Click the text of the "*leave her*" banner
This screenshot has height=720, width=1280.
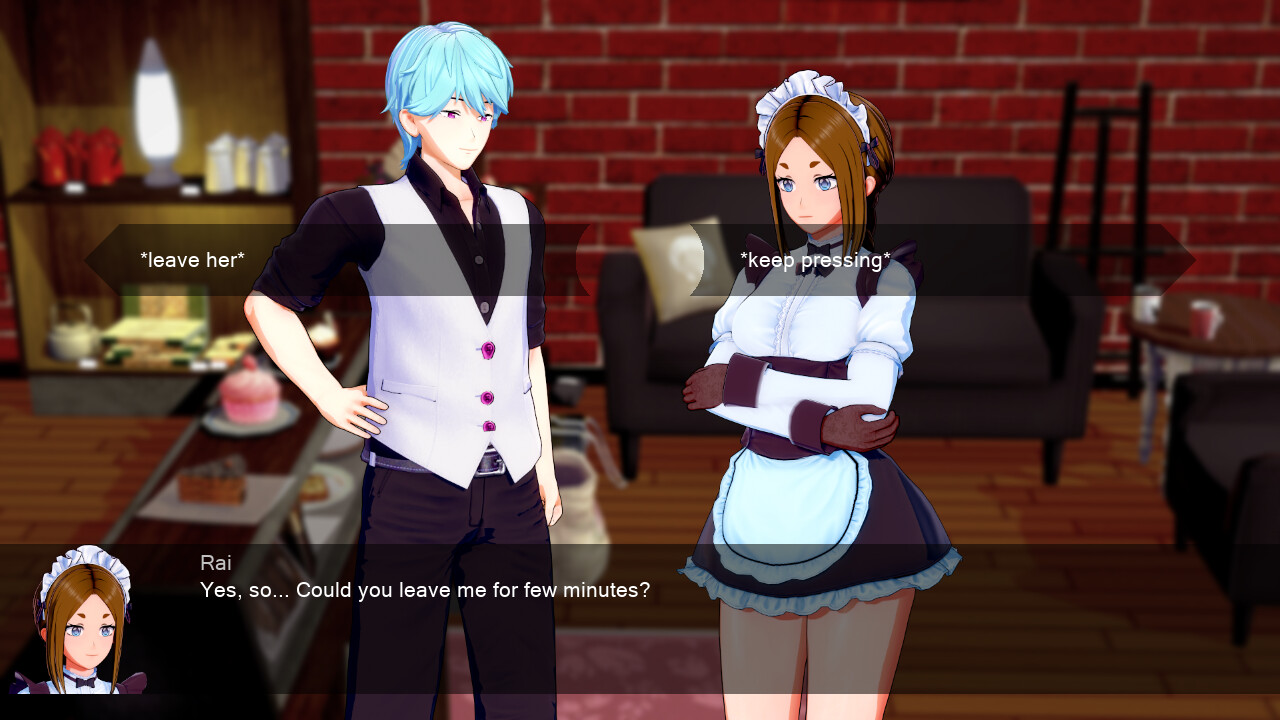(x=192, y=259)
